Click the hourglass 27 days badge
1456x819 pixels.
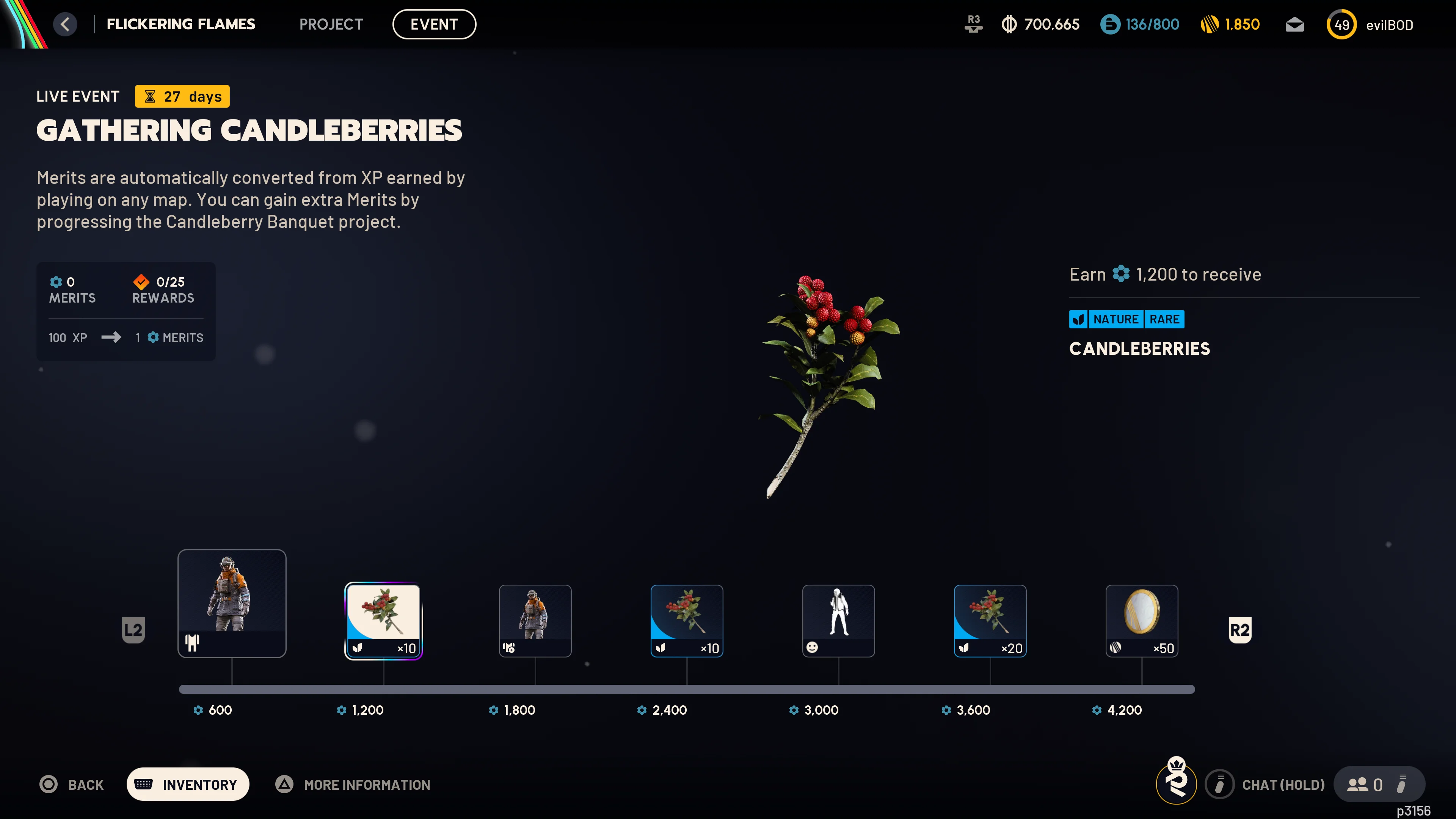182,96
